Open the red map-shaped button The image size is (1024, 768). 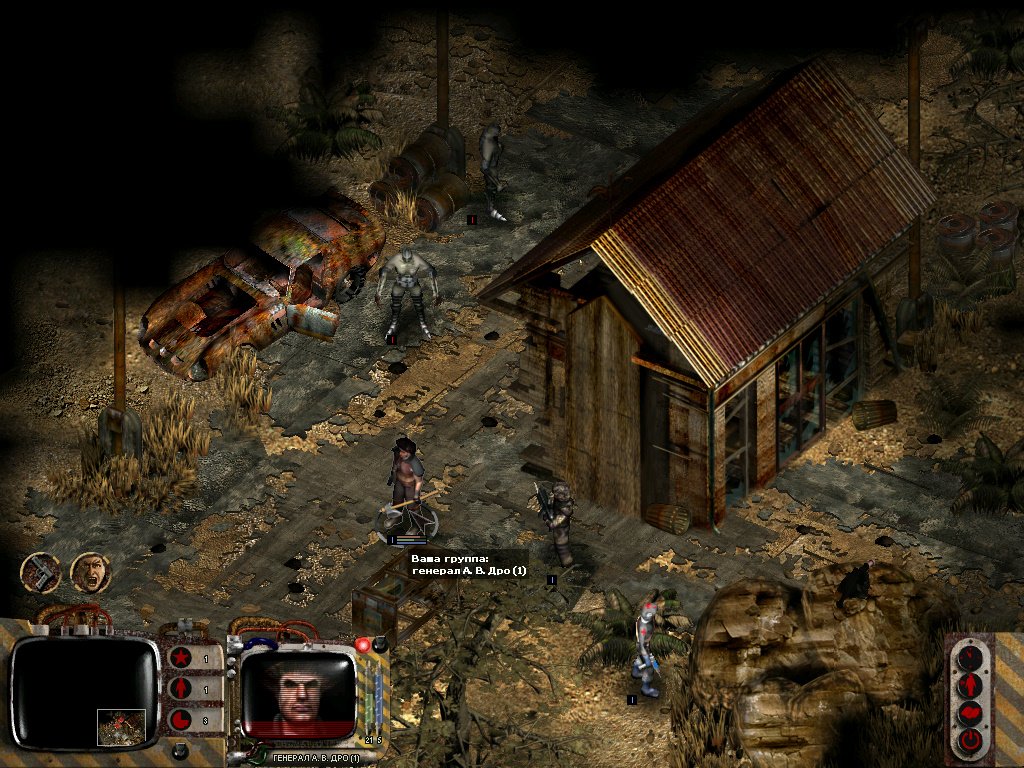pyautogui.click(x=969, y=713)
